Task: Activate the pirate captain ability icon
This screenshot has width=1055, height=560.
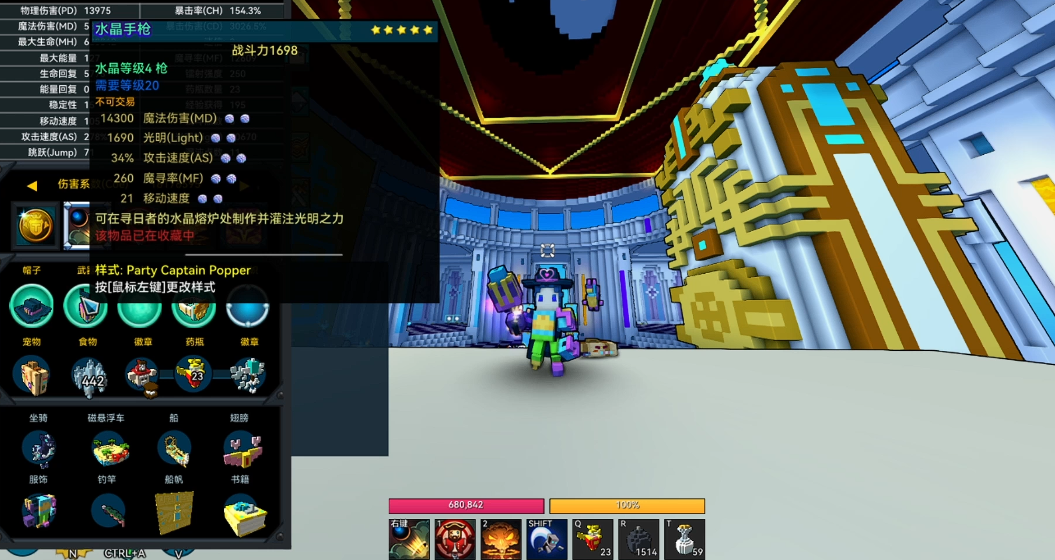Action: [455, 540]
